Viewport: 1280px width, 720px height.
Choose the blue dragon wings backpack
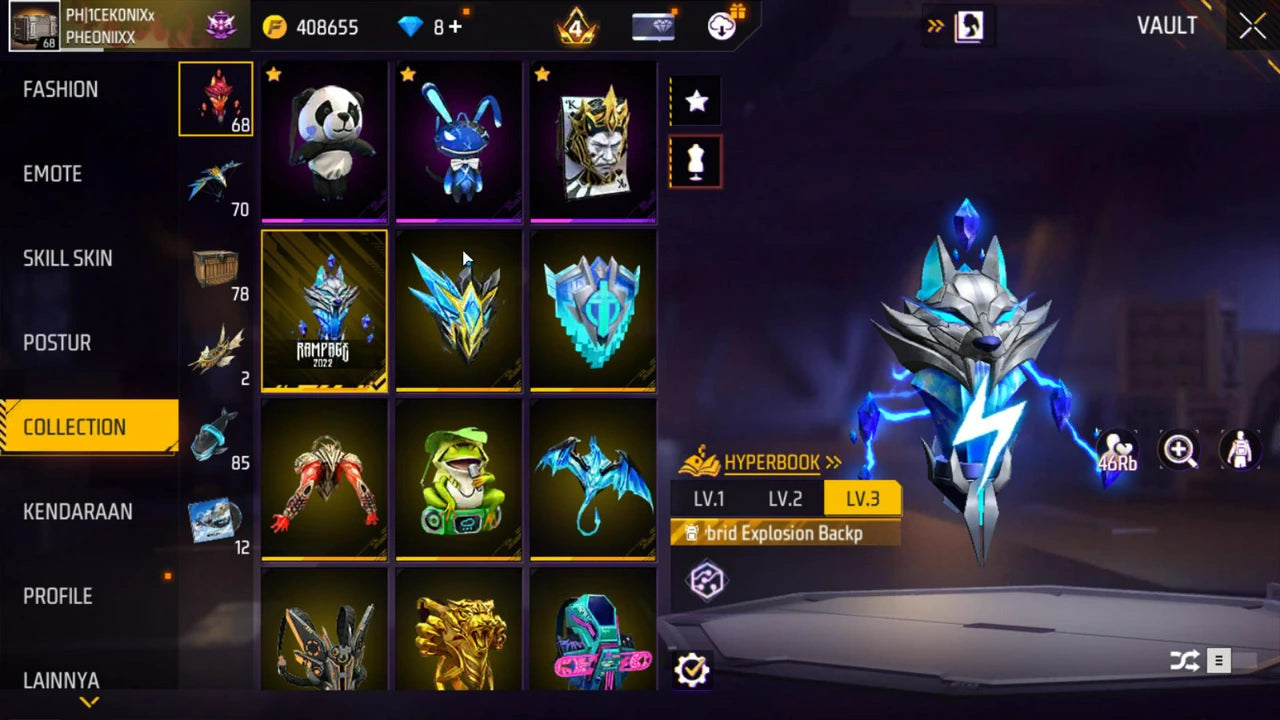pyautogui.click(x=593, y=478)
